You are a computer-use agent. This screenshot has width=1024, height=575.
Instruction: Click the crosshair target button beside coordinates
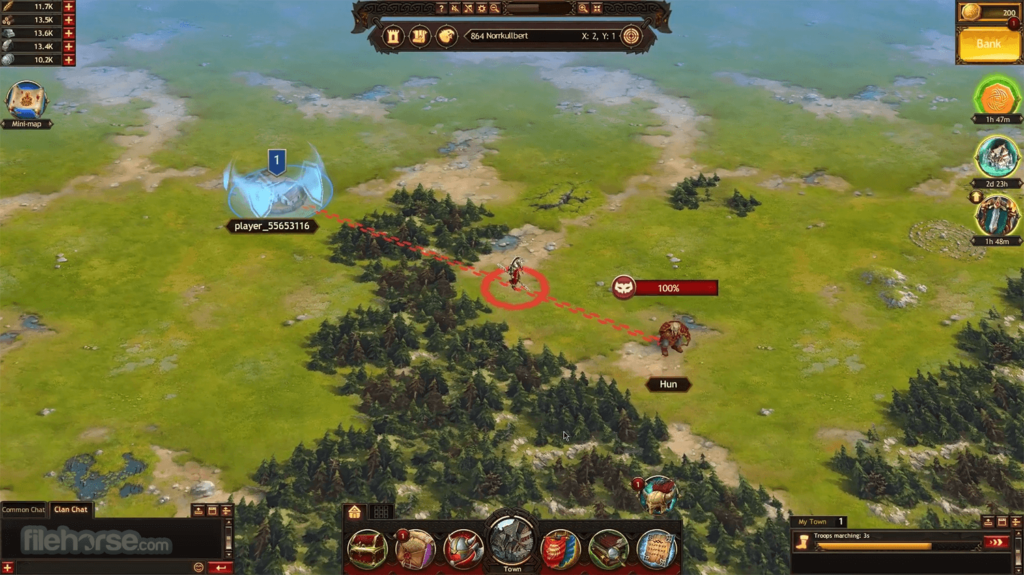point(631,36)
